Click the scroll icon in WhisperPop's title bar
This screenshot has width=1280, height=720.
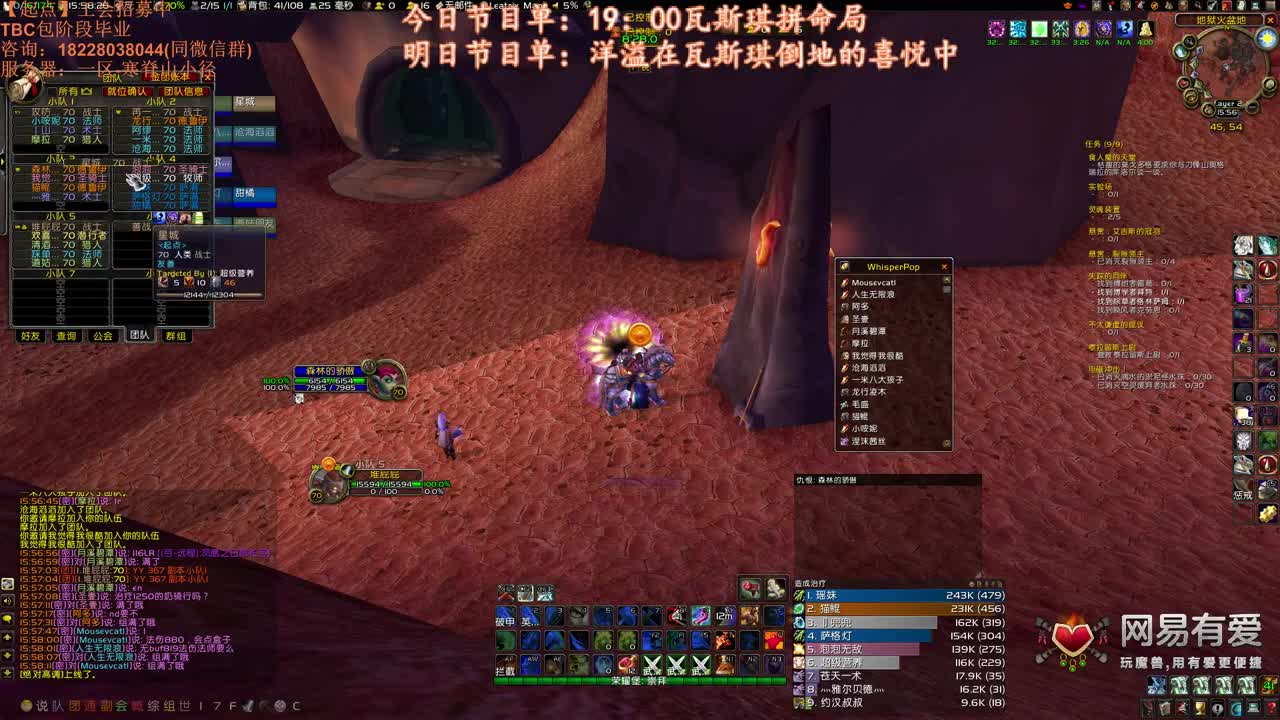[844, 266]
